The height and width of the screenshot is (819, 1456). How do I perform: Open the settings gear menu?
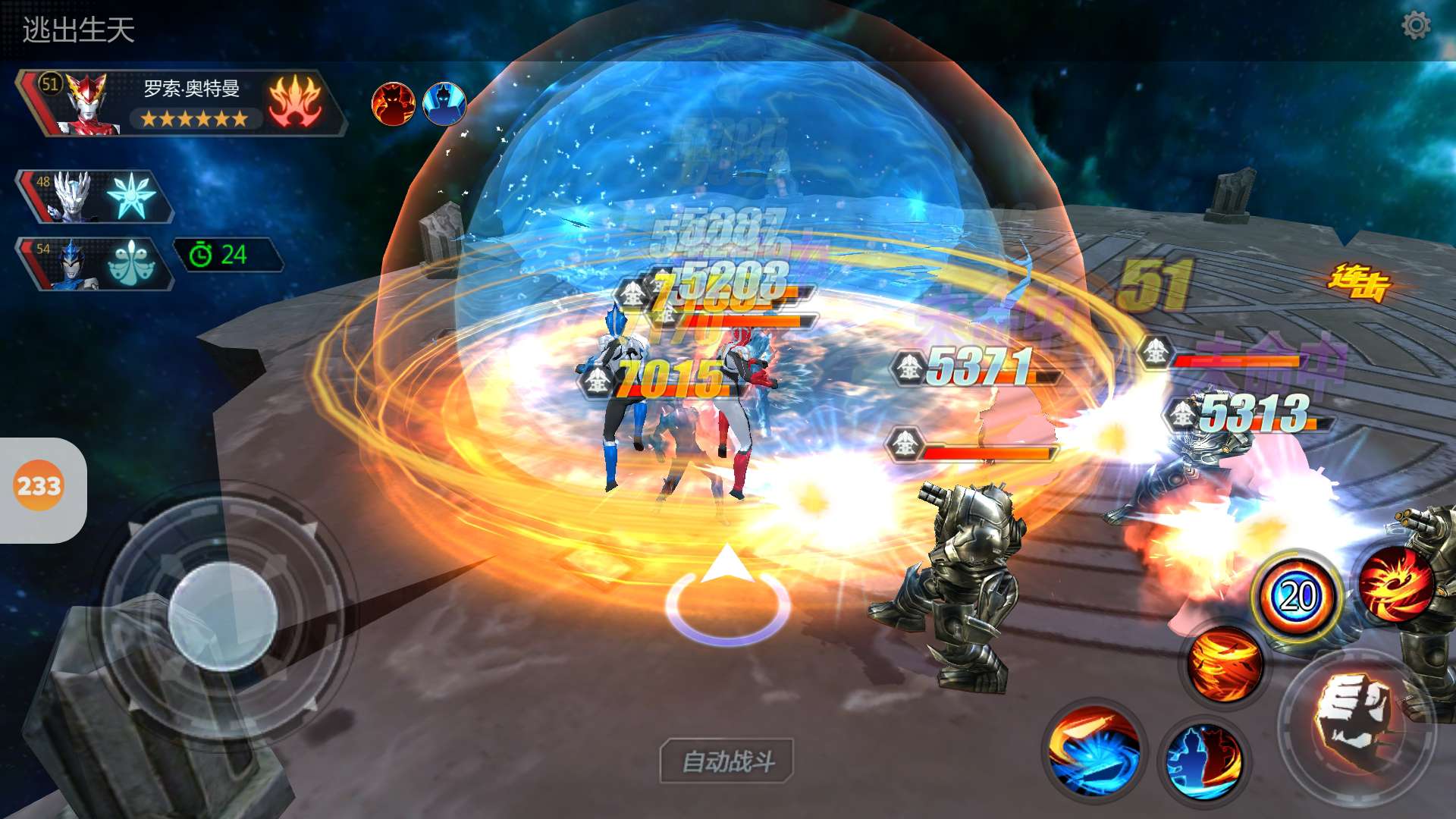(x=1415, y=26)
